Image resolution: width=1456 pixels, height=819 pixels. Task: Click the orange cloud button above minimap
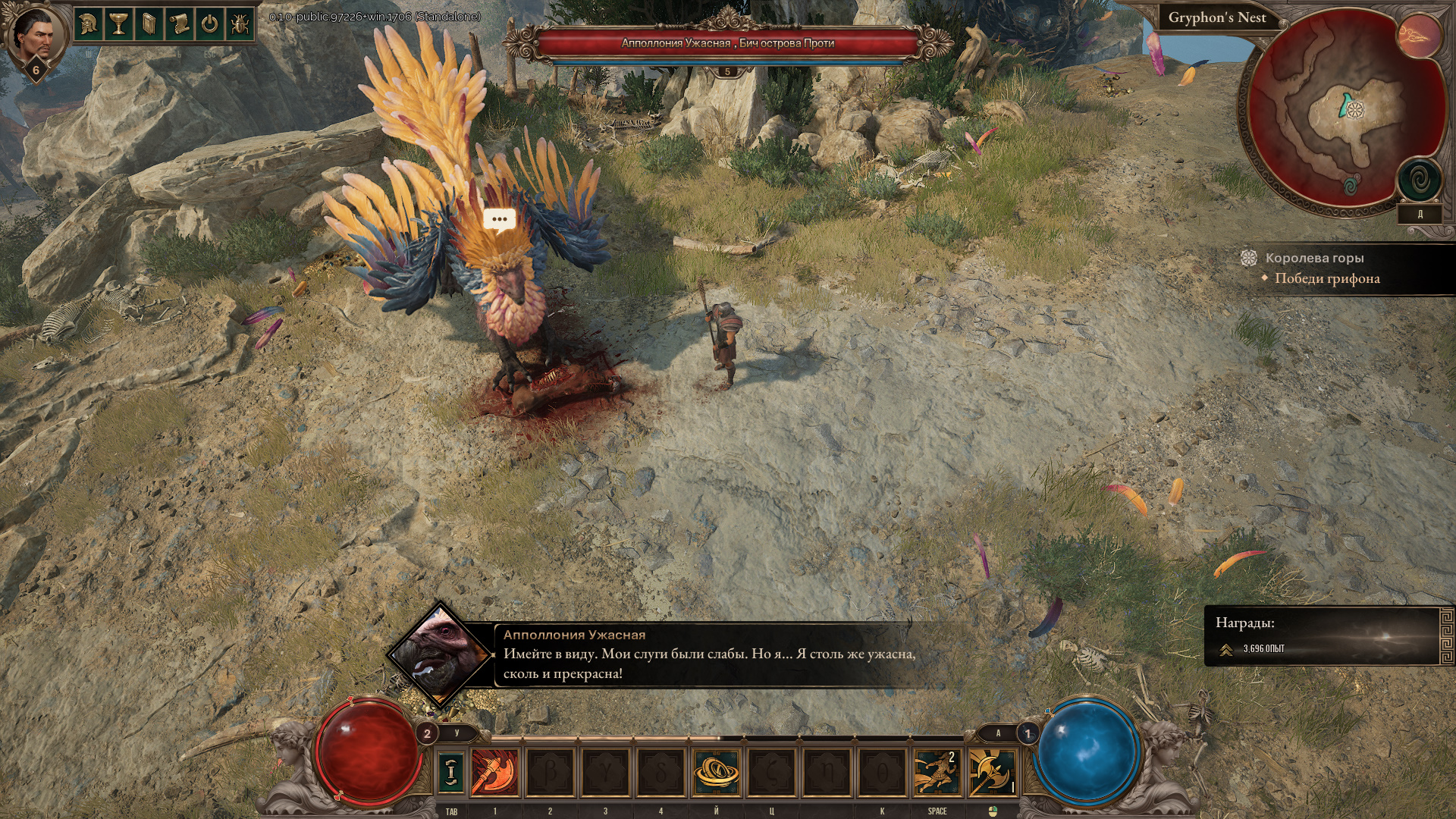pyautogui.click(x=1419, y=36)
